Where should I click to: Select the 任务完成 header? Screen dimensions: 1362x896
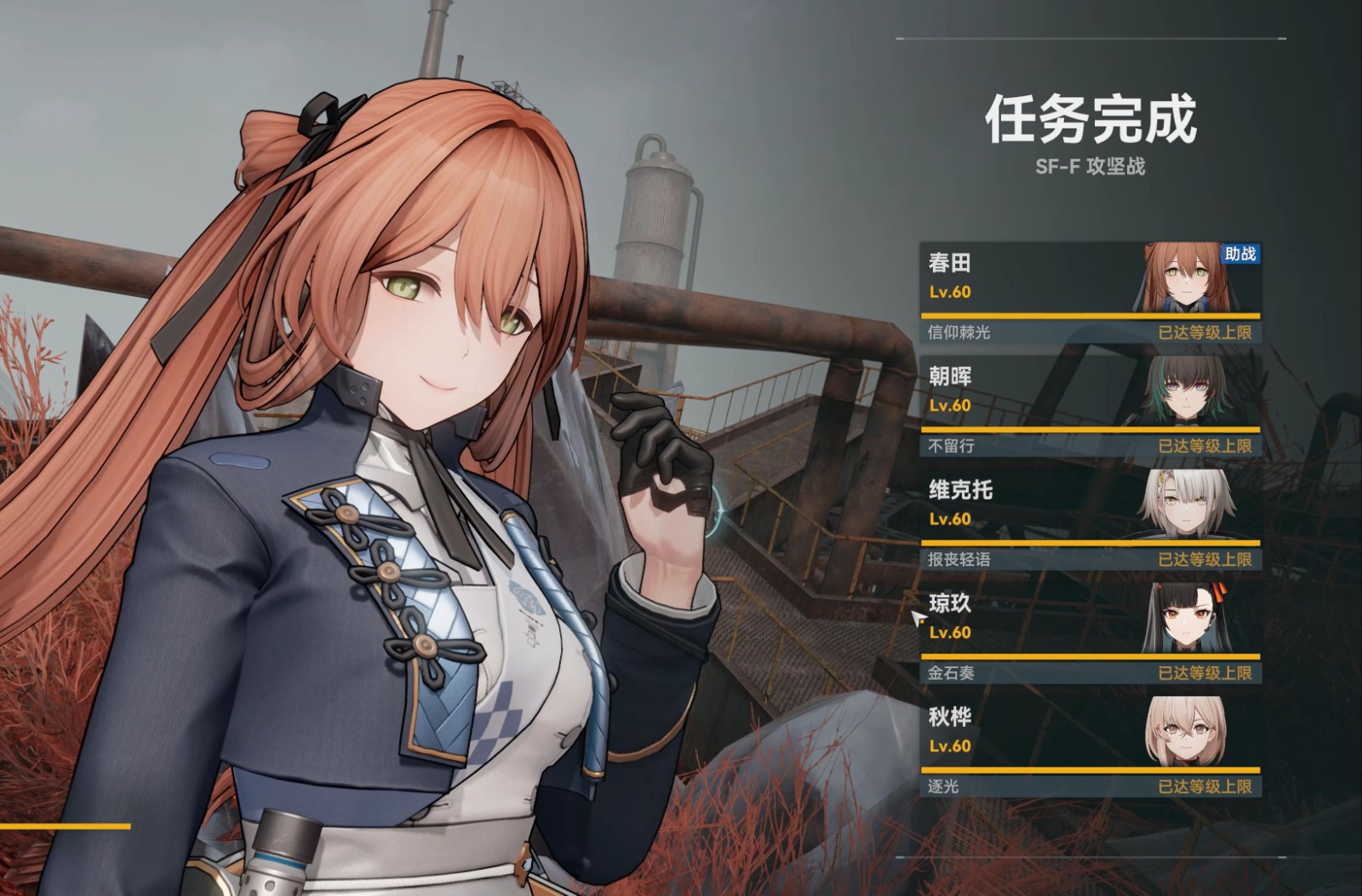coord(1092,121)
